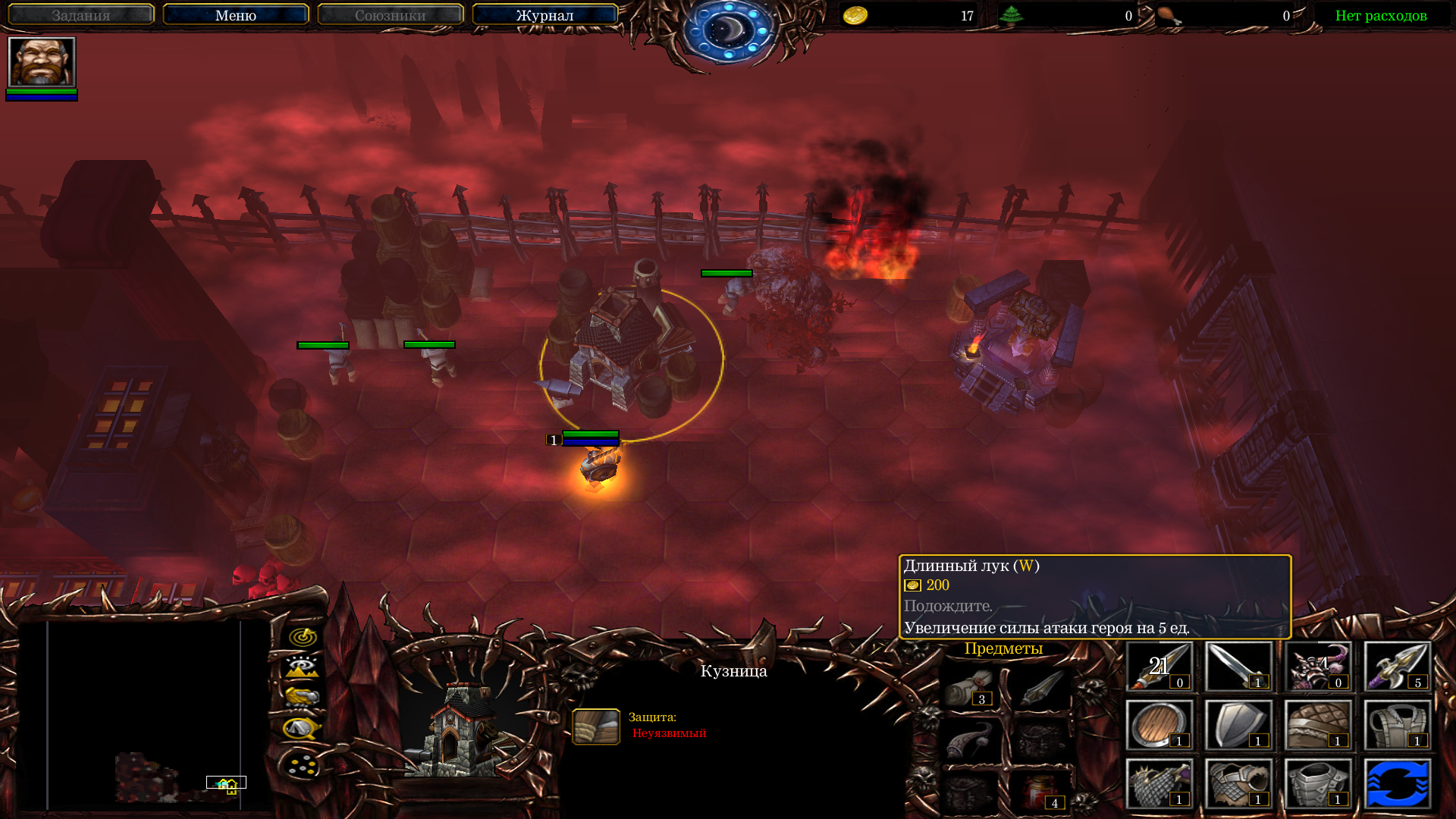
Task: Open the Задания quests button
Action: [x=81, y=15]
